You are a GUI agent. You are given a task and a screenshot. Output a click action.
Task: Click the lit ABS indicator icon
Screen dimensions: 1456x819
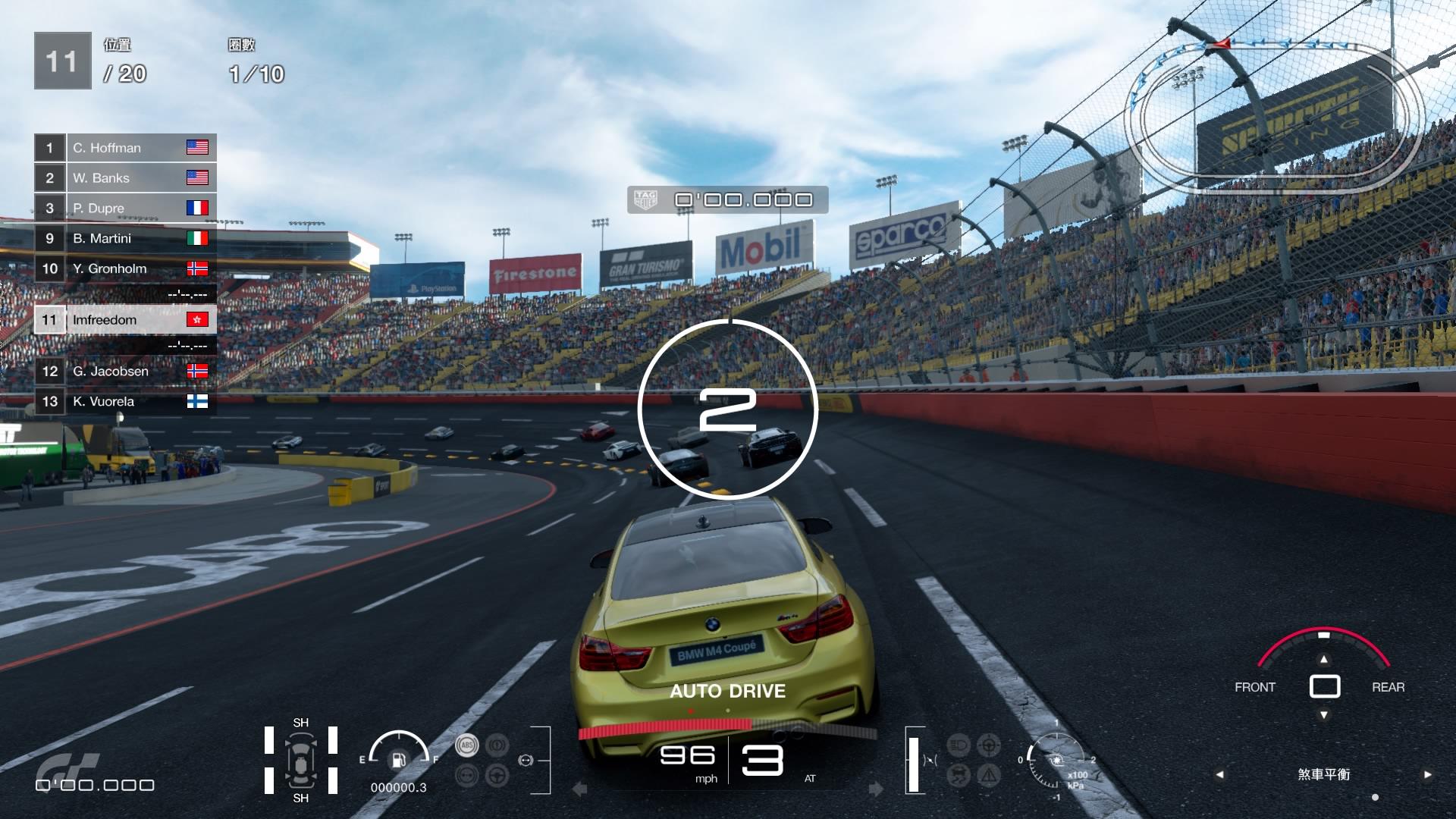[x=466, y=745]
